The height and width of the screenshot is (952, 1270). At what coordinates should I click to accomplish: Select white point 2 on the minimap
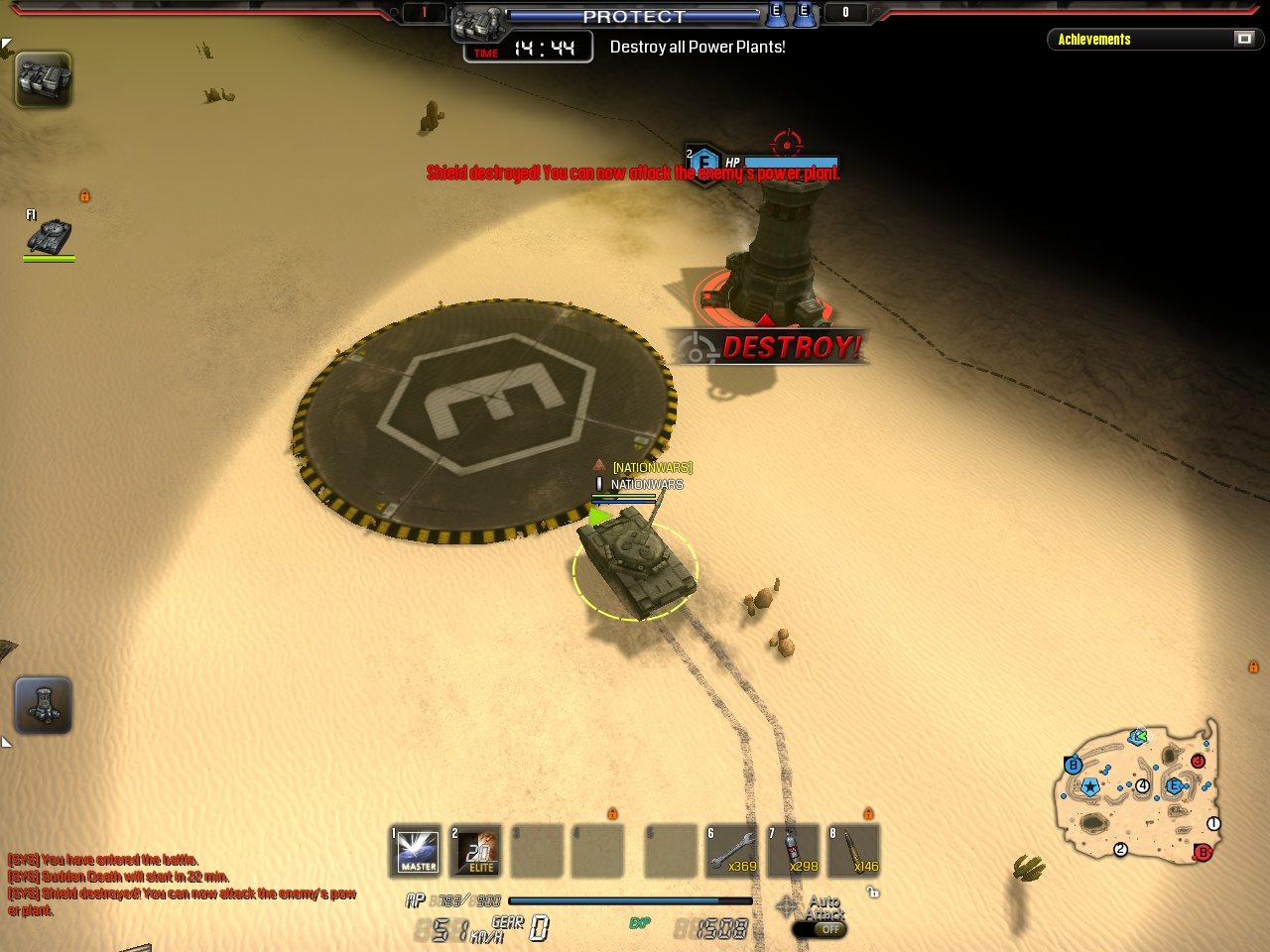coord(1121,849)
